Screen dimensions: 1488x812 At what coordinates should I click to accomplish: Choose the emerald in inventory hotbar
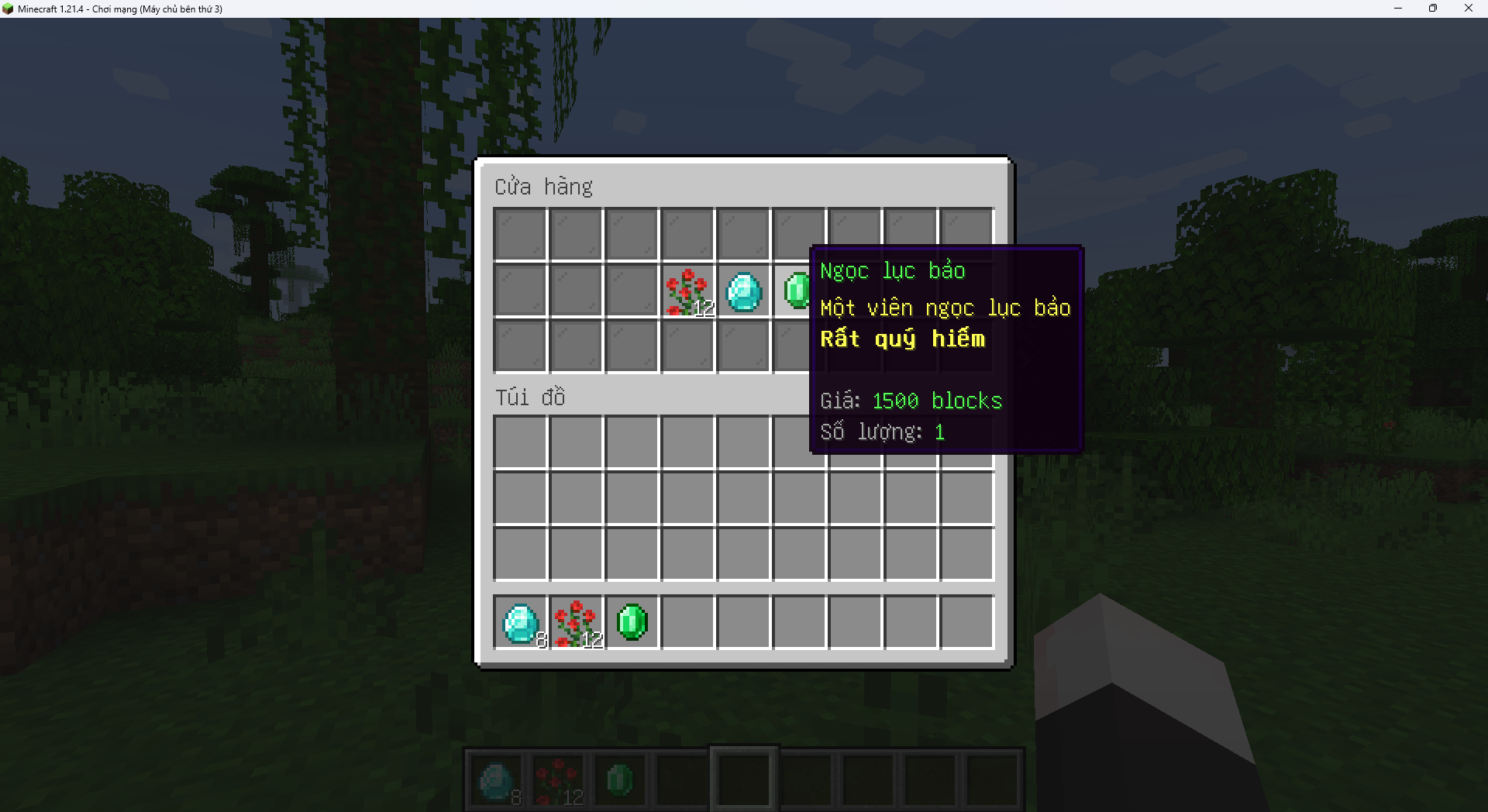[632, 623]
